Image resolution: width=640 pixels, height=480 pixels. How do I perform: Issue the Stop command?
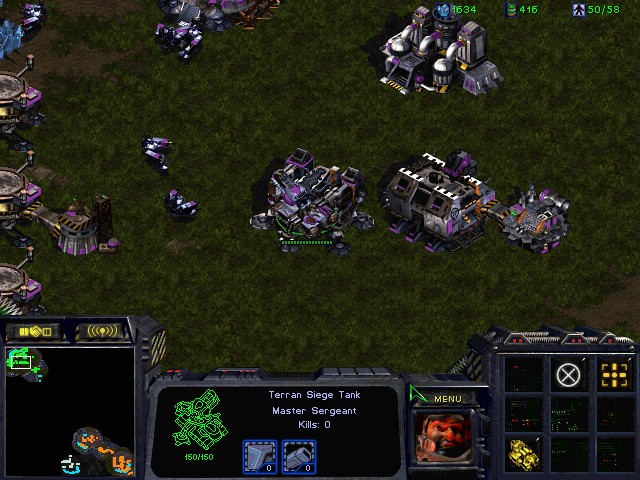click(x=568, y=375)
